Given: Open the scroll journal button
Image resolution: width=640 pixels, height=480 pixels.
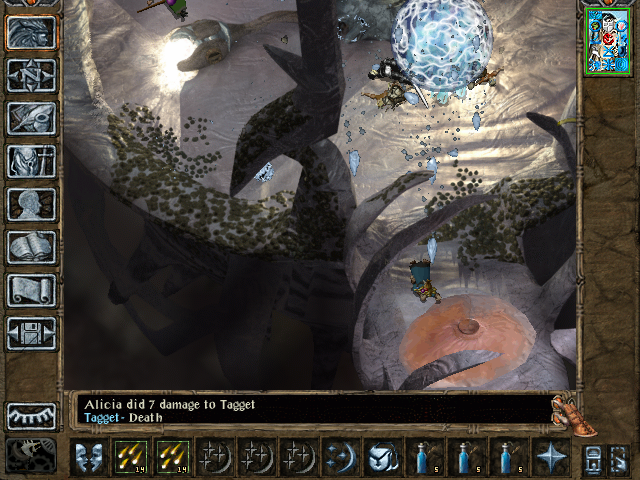Looking at the screenshot, I should pyautogui.click(x=31, y=290).
